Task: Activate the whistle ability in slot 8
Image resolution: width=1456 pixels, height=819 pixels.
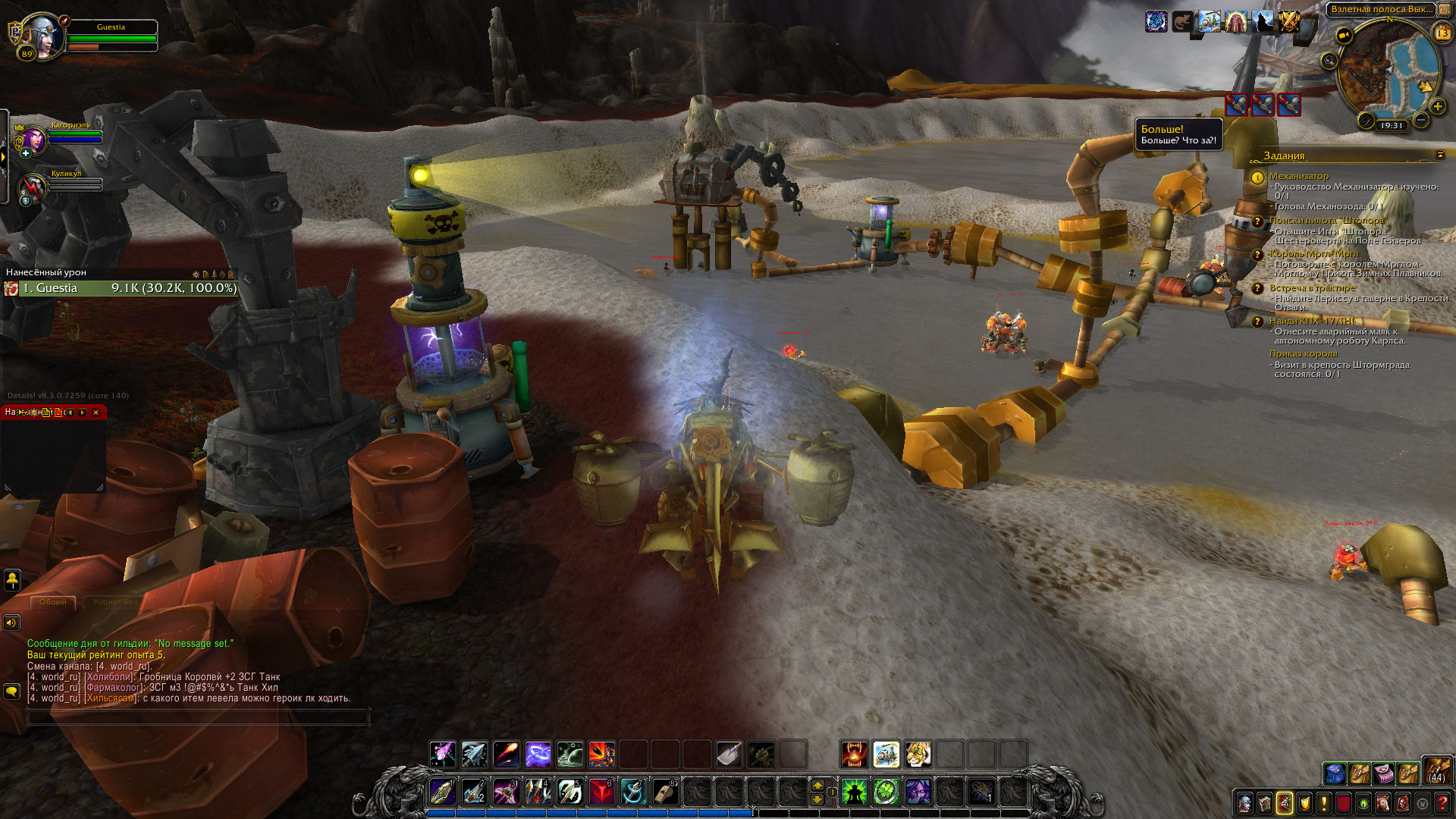Action: (x=665, y=792)
